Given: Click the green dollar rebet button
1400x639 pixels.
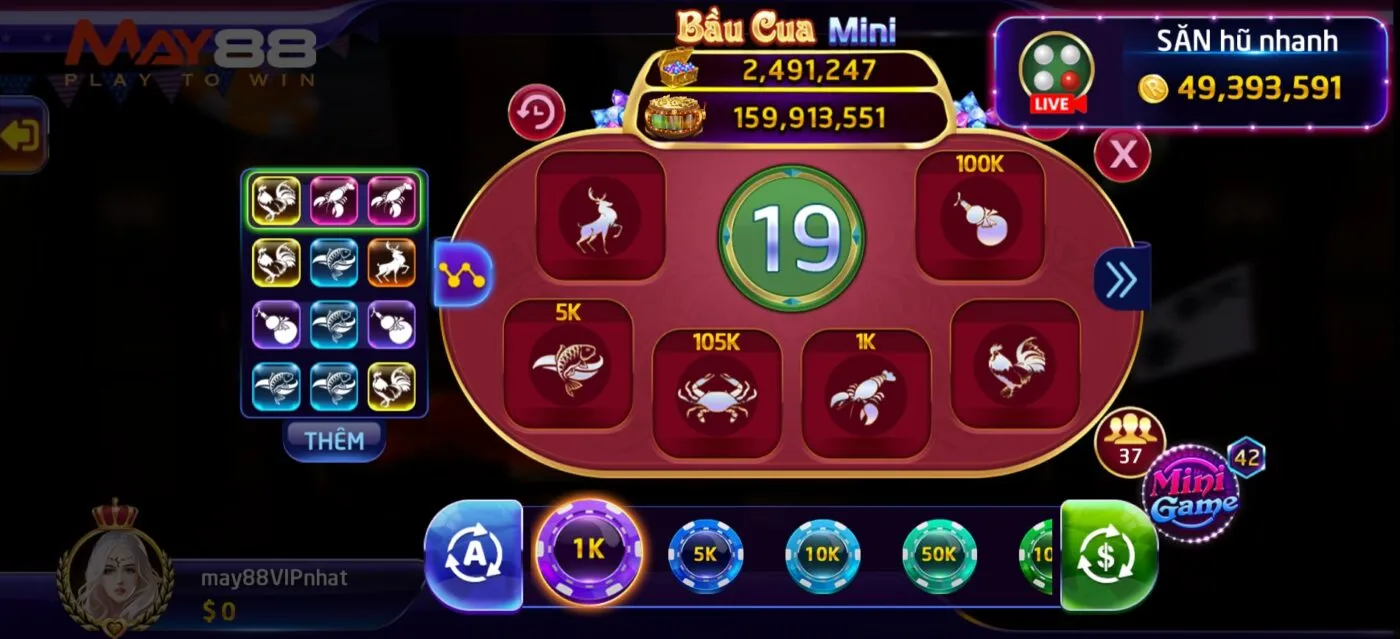Looking at the screenshot, I should pos(1108,555).
